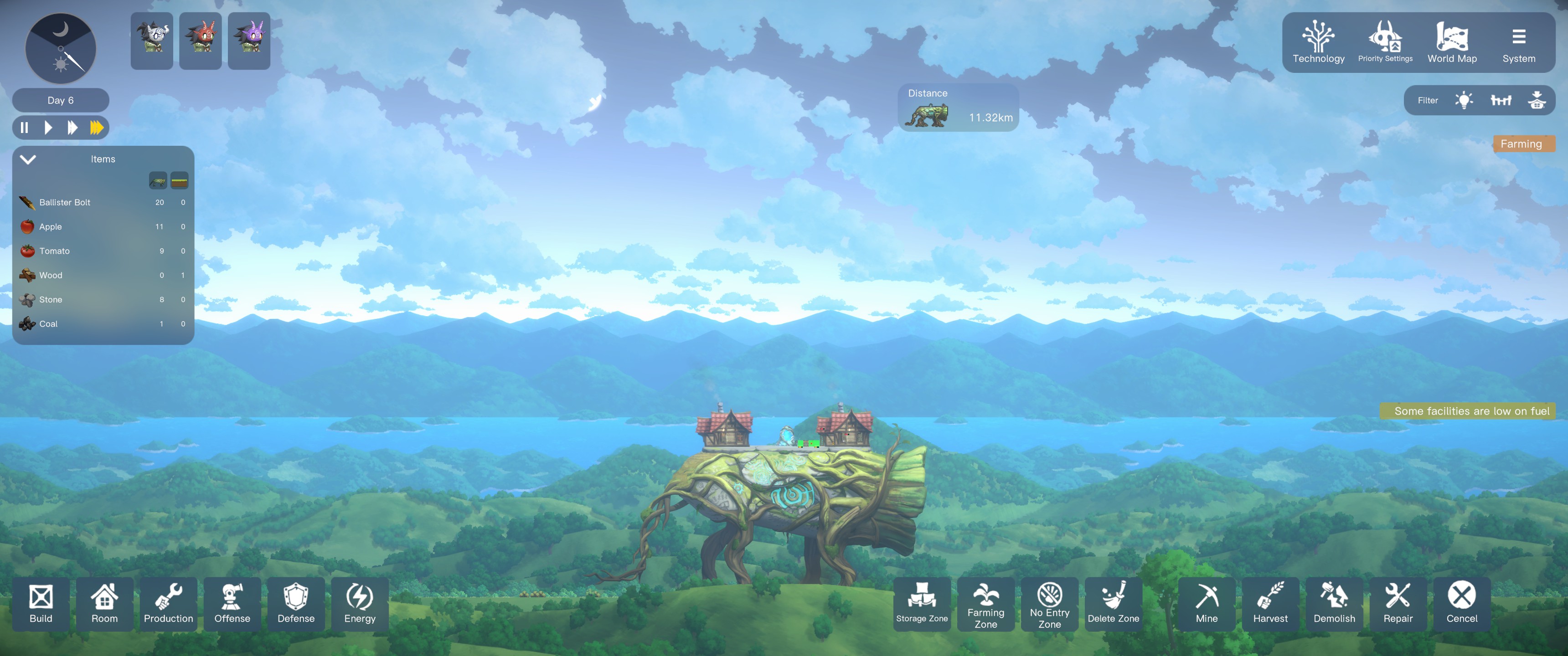Pause the game time
This screenshot has height=656, width=1568.
[x=24, y=128]
